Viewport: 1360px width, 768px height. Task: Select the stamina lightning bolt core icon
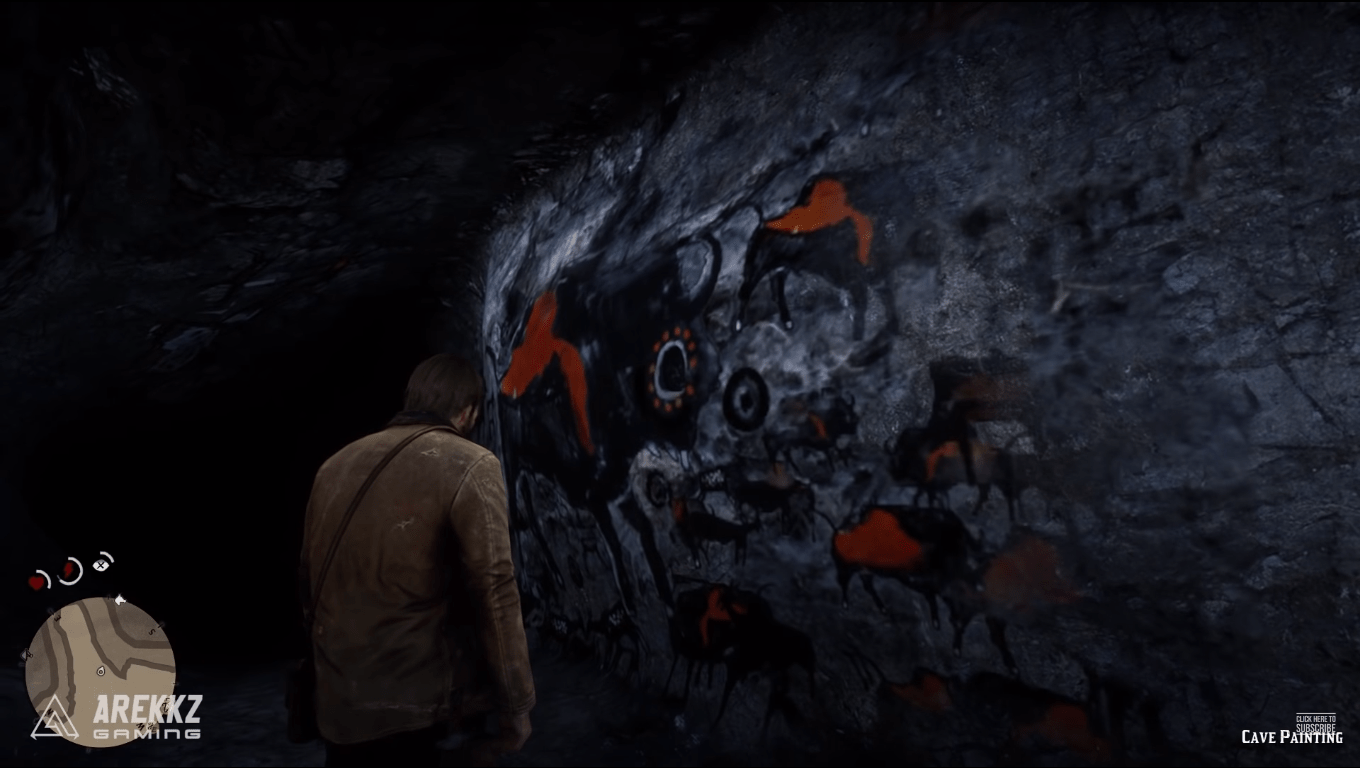click(67, 570)
